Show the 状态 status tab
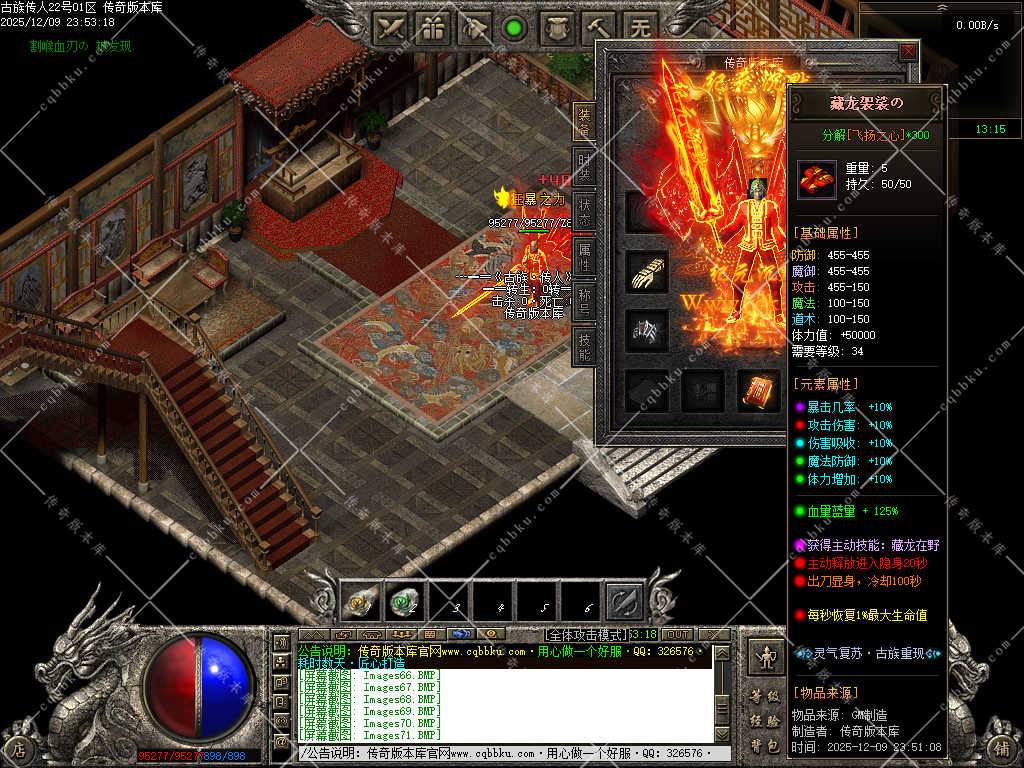 [584, 209]
